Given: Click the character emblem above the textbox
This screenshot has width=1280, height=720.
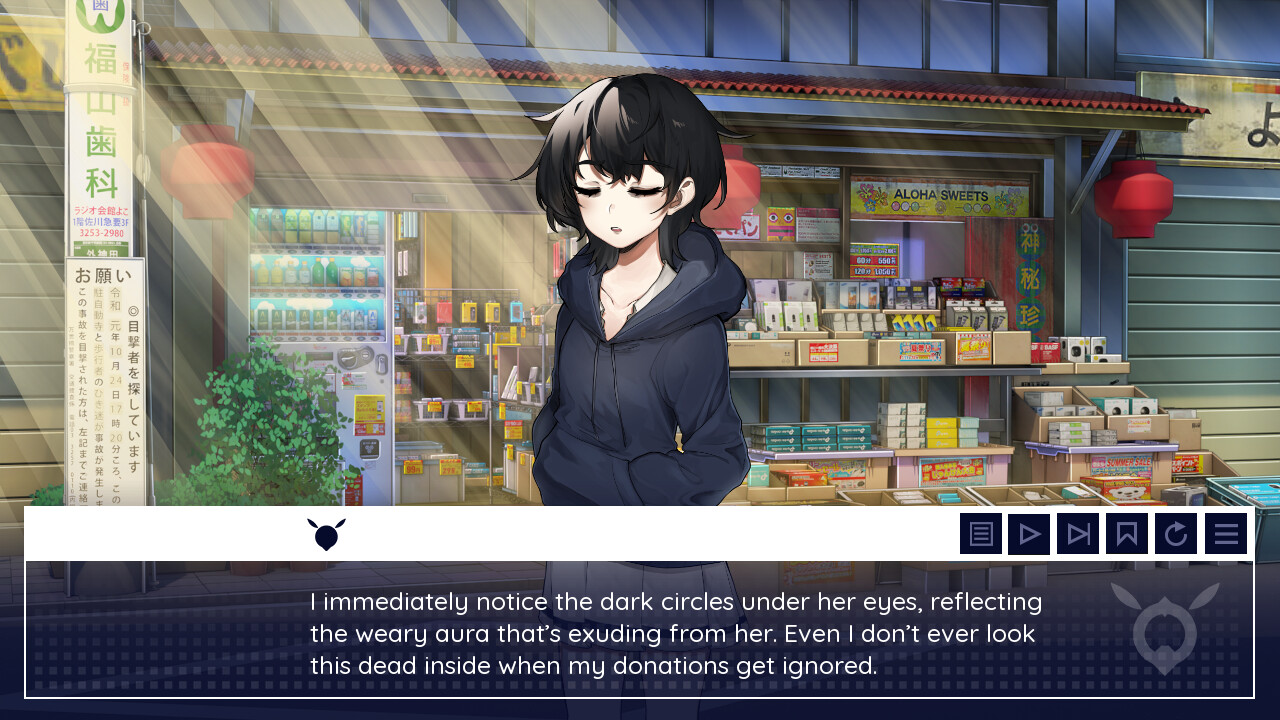Looking at the screenshot, I should (x=324, y=533).
